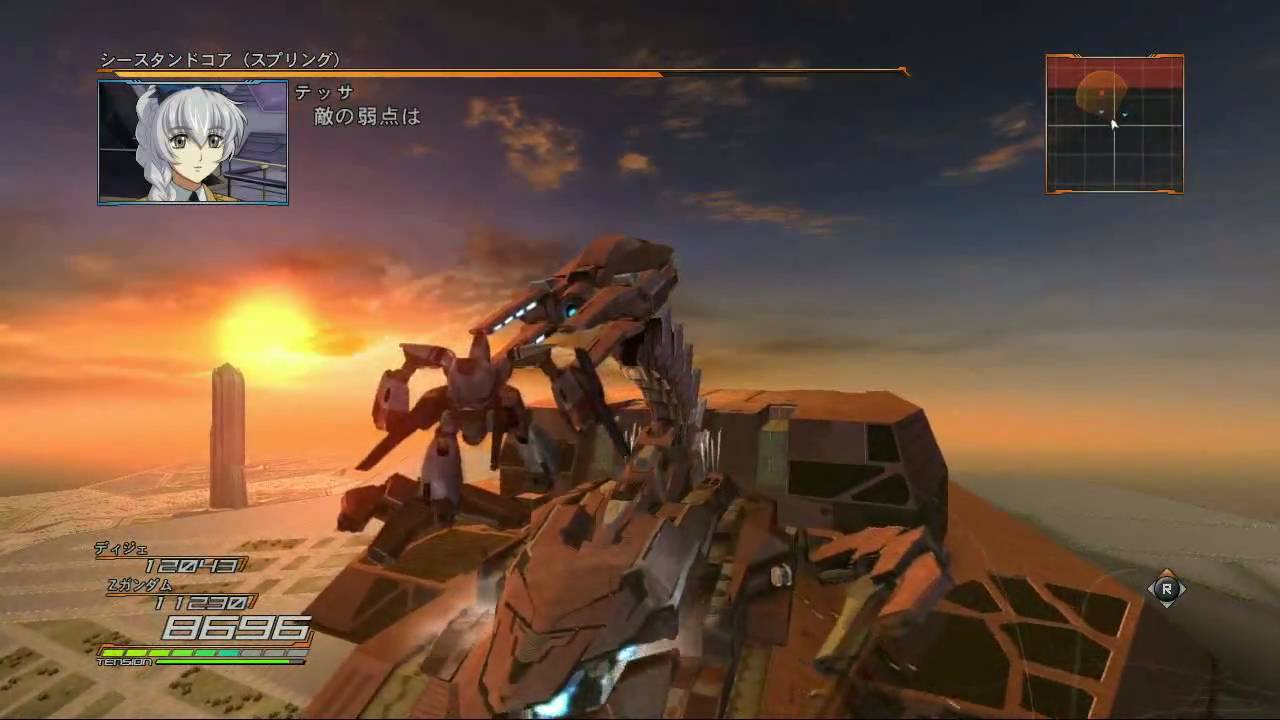Click the dialogue text 敵の弱点は

[x=365, y=116]
